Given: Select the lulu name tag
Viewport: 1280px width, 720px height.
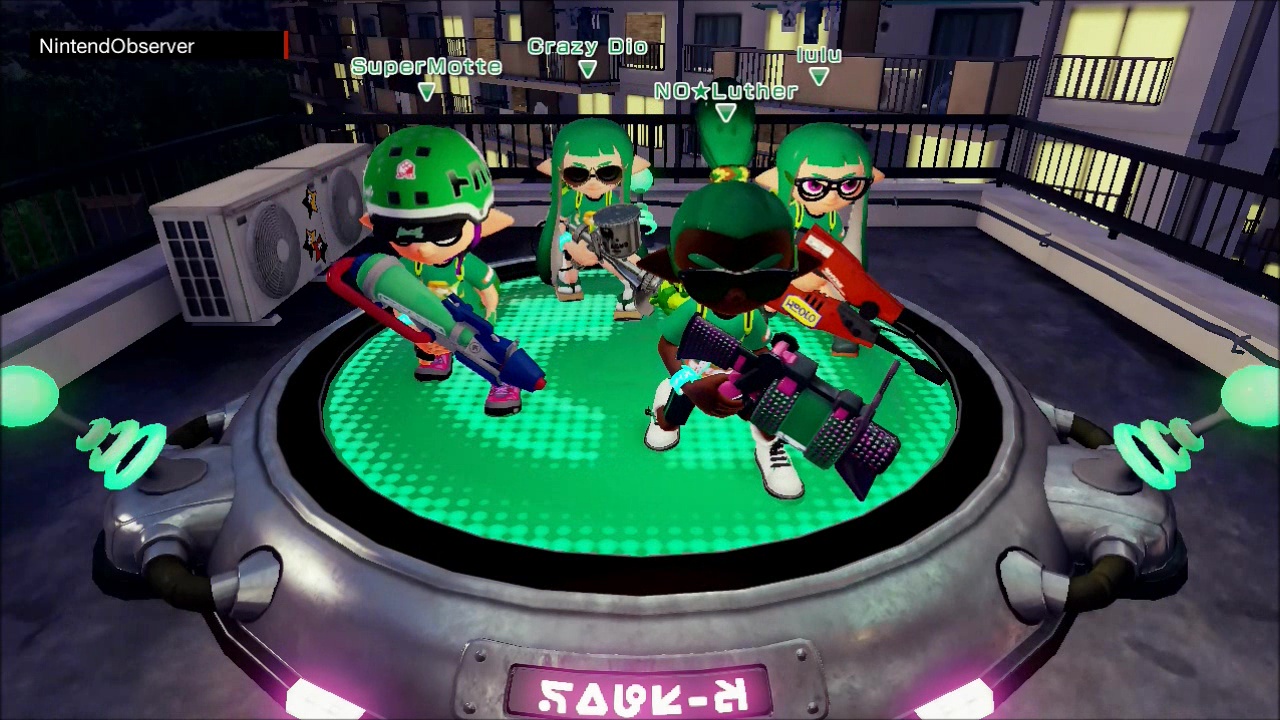Looking at the screenshot, I should pyautogui.click(x=818, y=54).
